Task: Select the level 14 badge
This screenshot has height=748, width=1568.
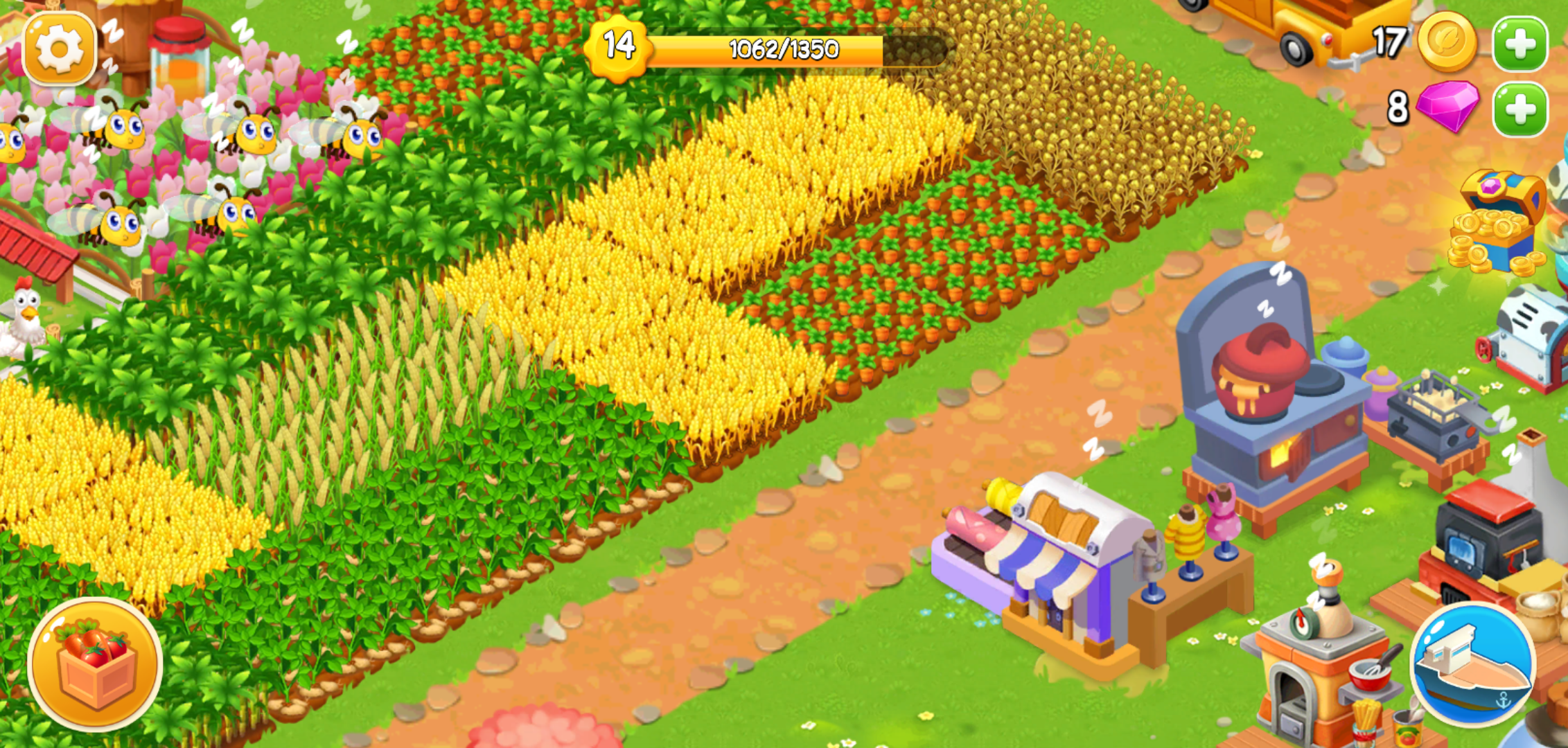Action: coord(619,47)
